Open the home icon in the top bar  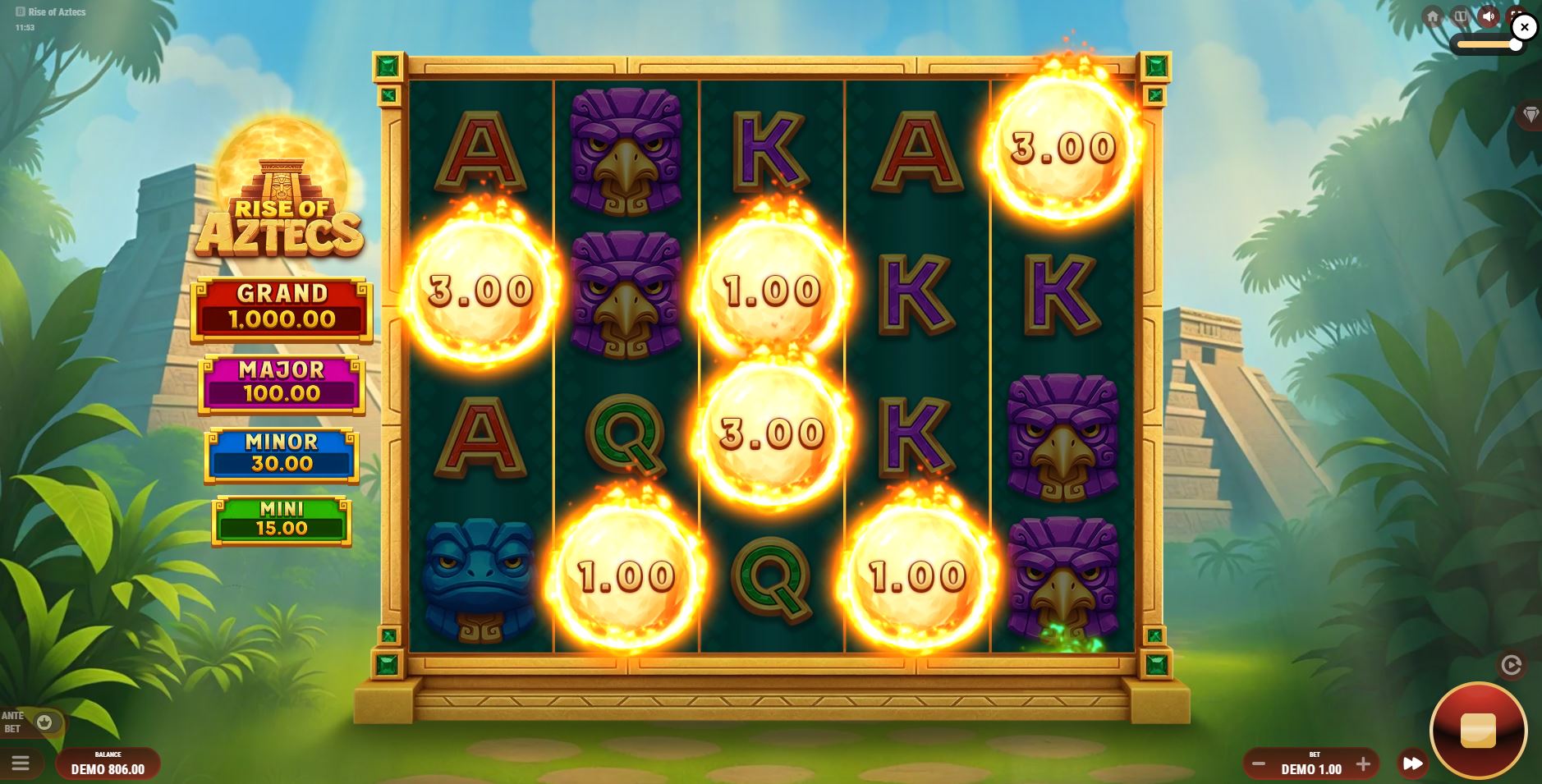click(1433, 16)
